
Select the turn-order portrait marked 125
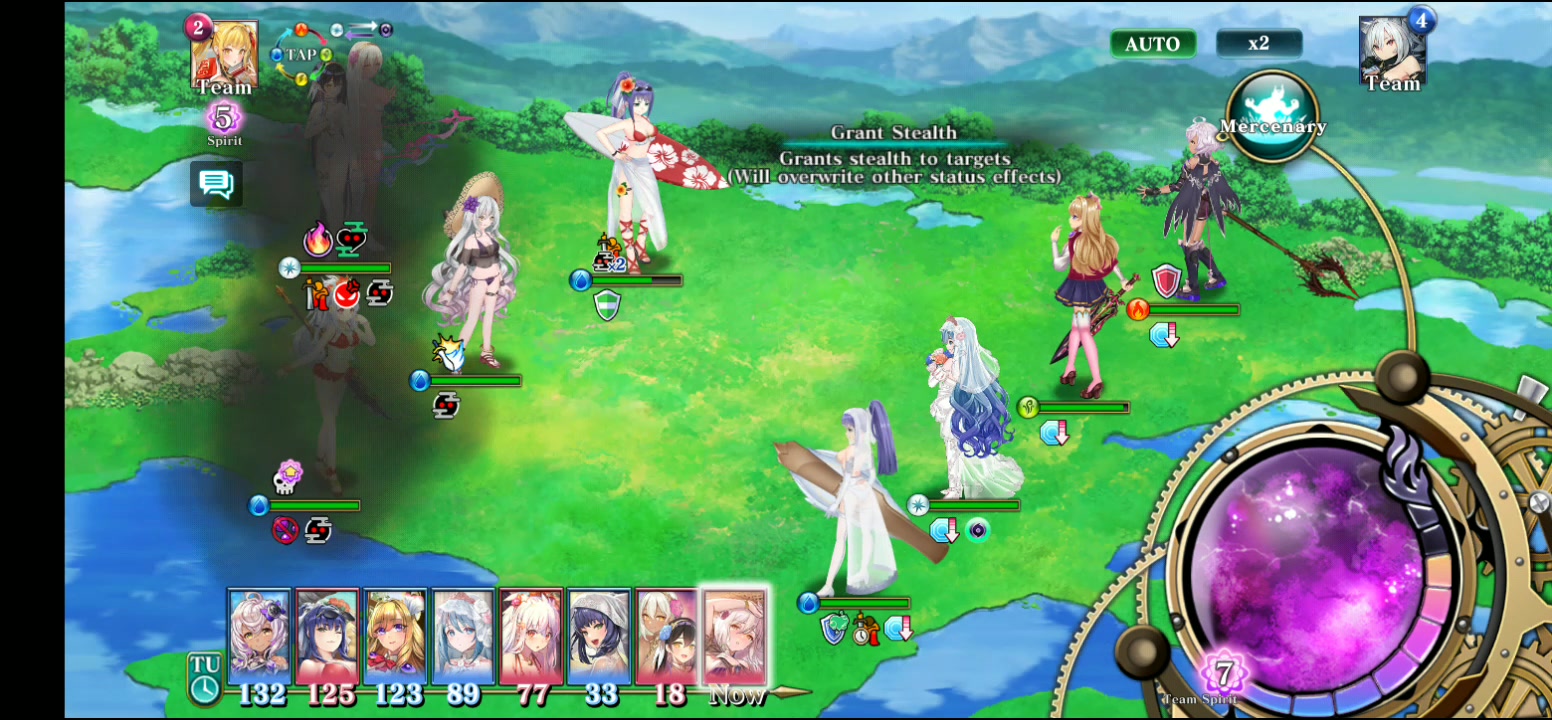327,636
